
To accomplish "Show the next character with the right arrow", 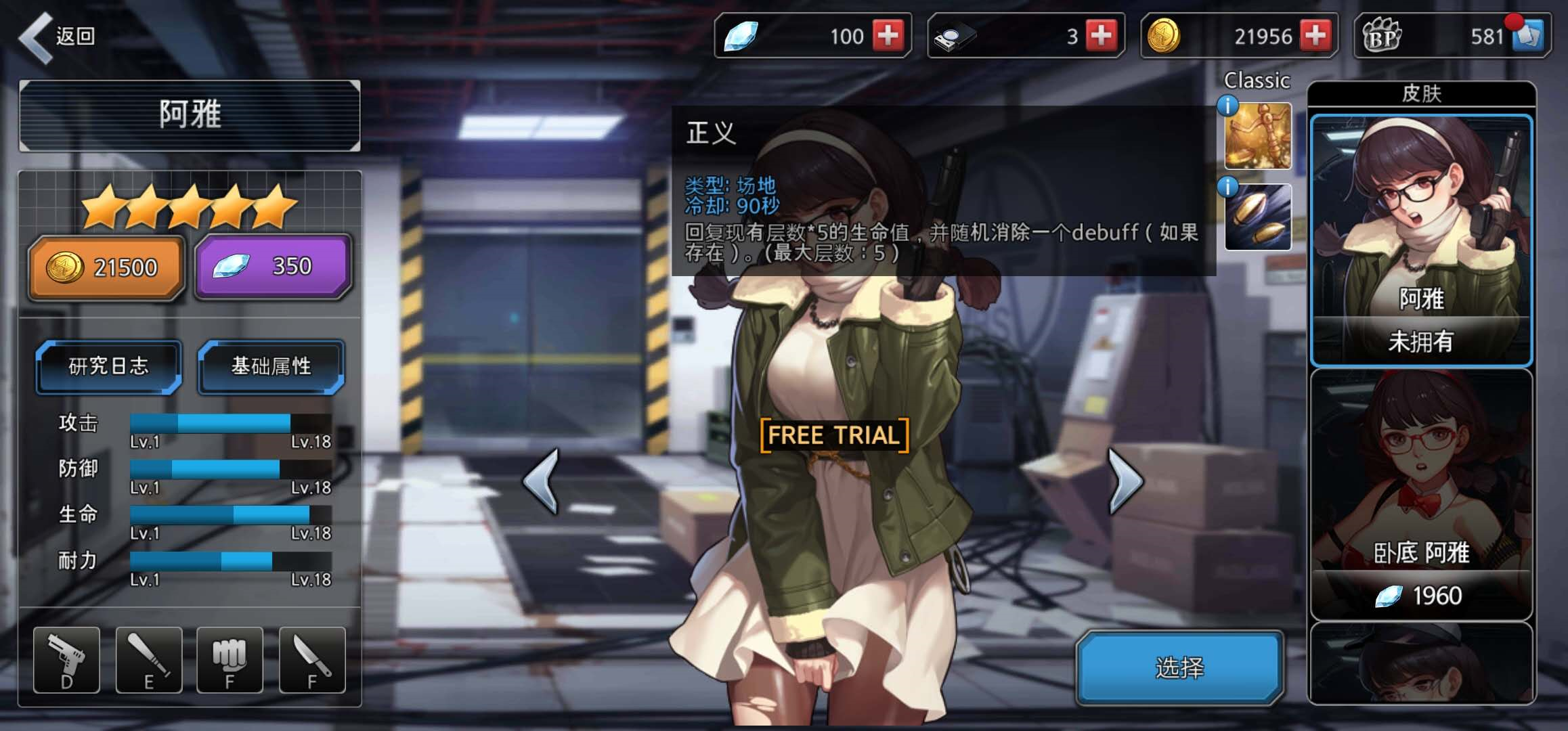I will click(1125, 481).
